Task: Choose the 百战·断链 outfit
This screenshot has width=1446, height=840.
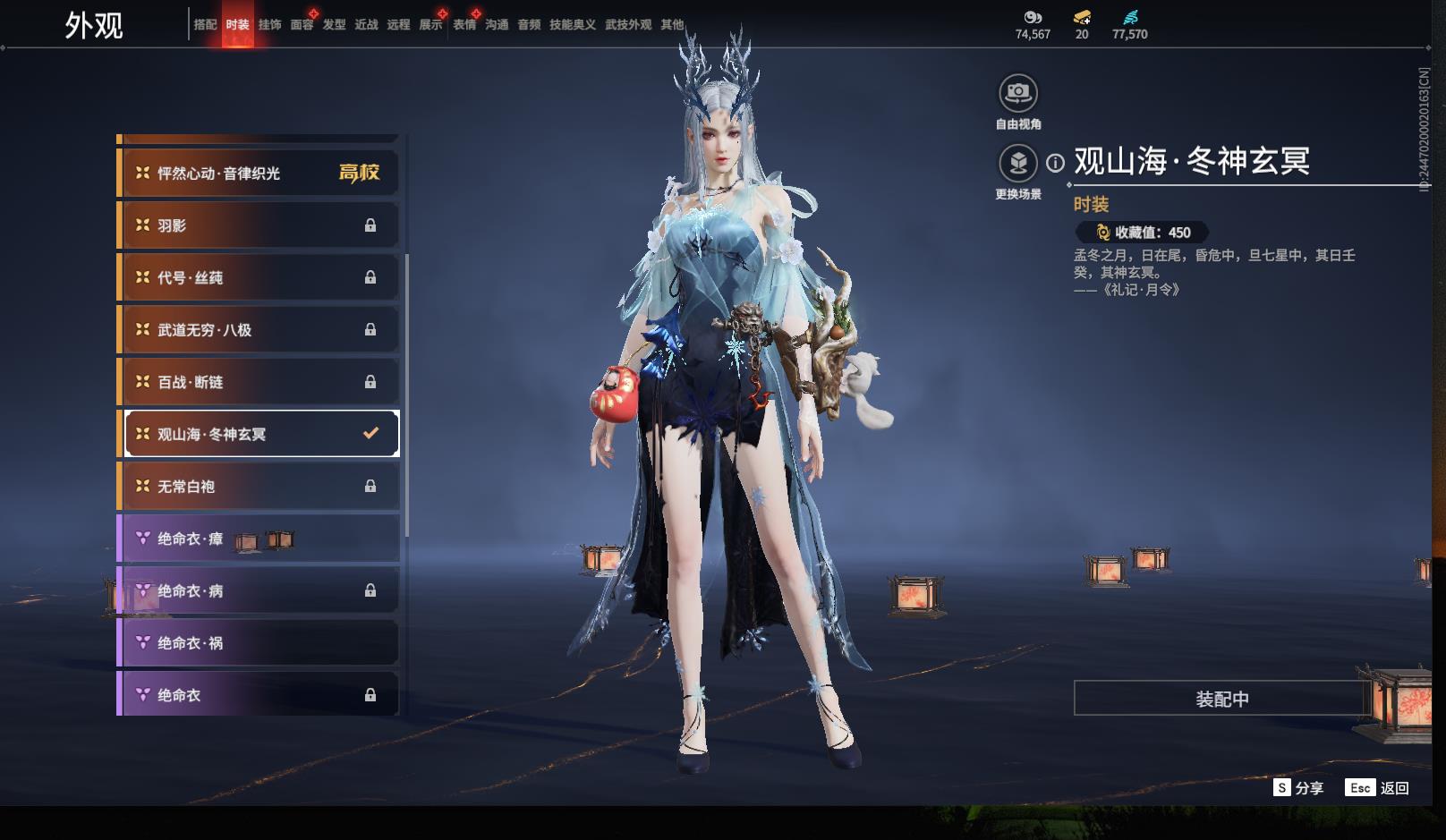Action: click(x=259, y=382)
